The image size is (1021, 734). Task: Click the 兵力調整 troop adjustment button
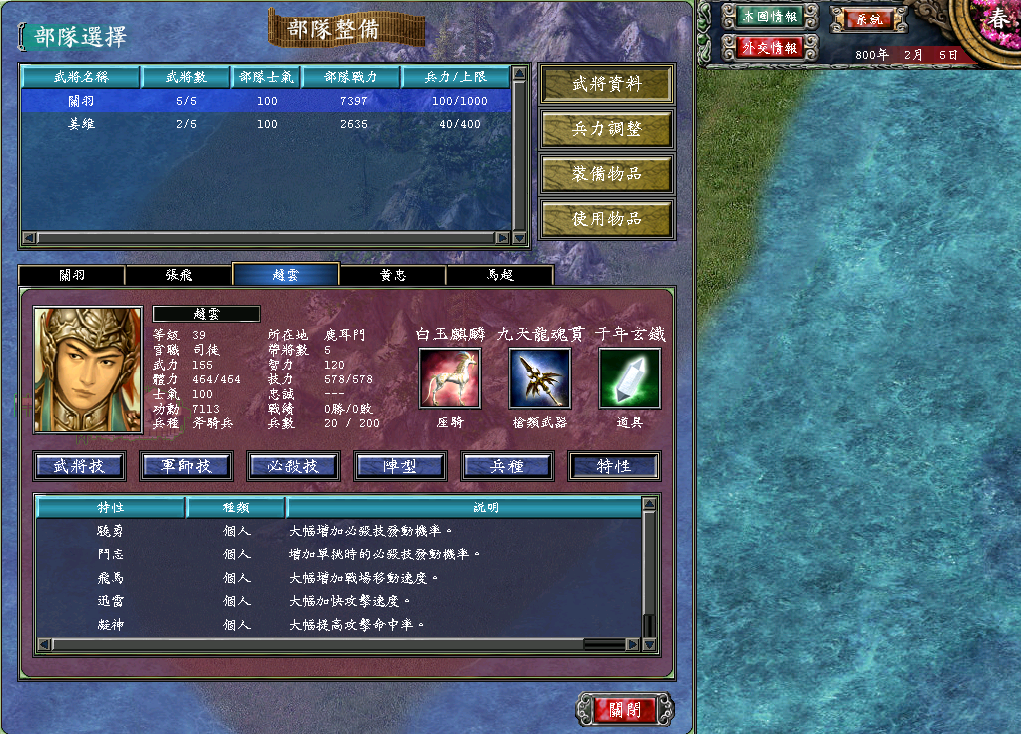coord(606,129)
